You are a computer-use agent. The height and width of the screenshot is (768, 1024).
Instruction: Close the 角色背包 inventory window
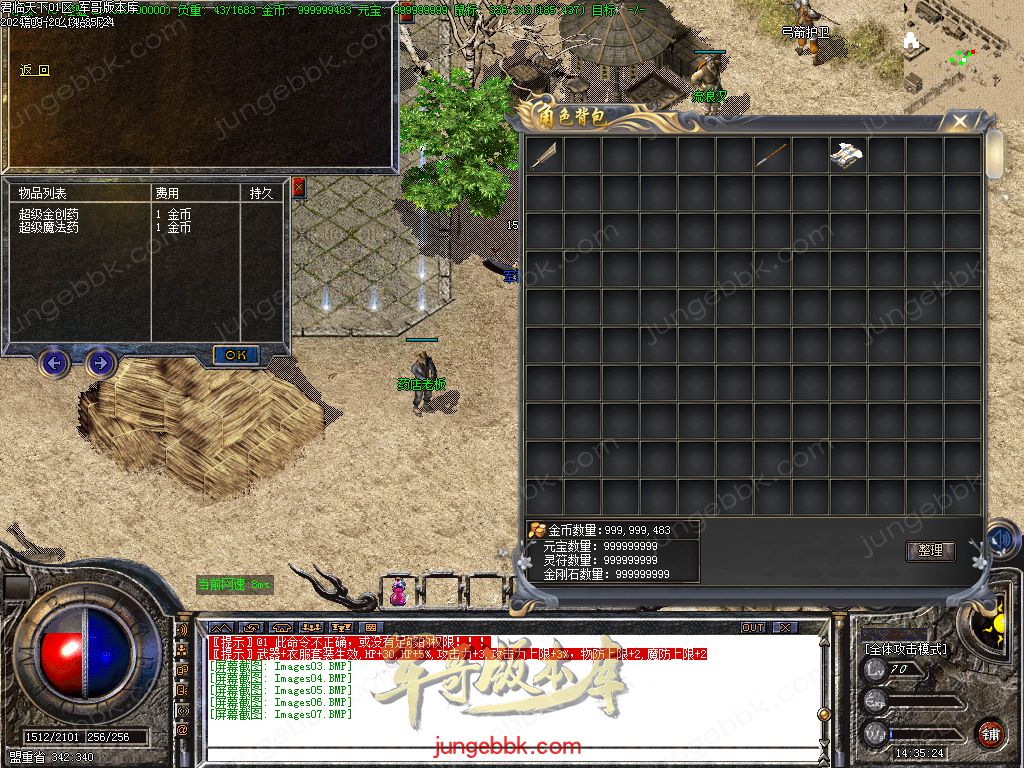(x=960, y=121)
